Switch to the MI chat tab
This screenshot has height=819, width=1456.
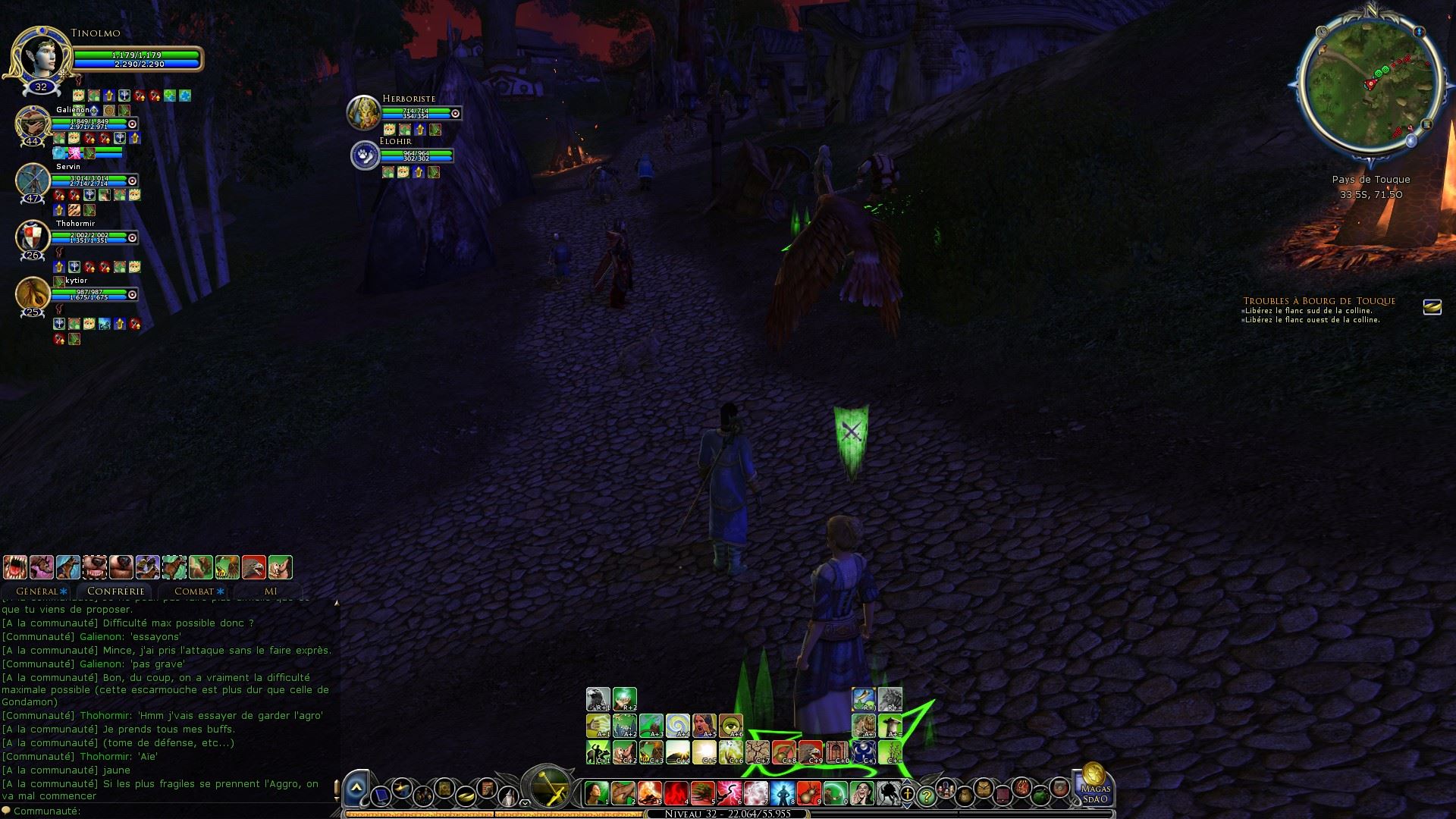point(271,591)
